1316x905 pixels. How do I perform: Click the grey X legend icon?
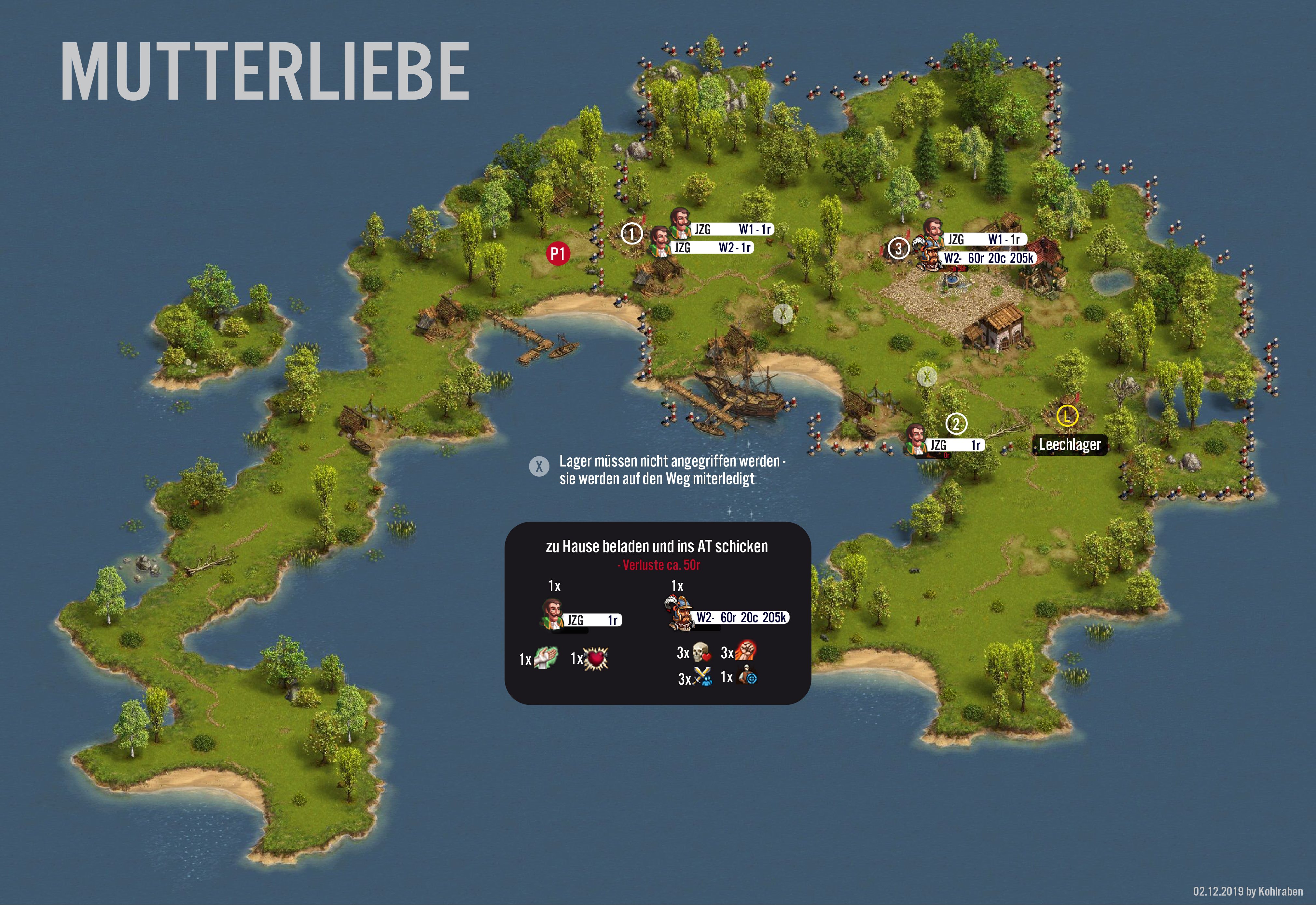click(539, 466)
